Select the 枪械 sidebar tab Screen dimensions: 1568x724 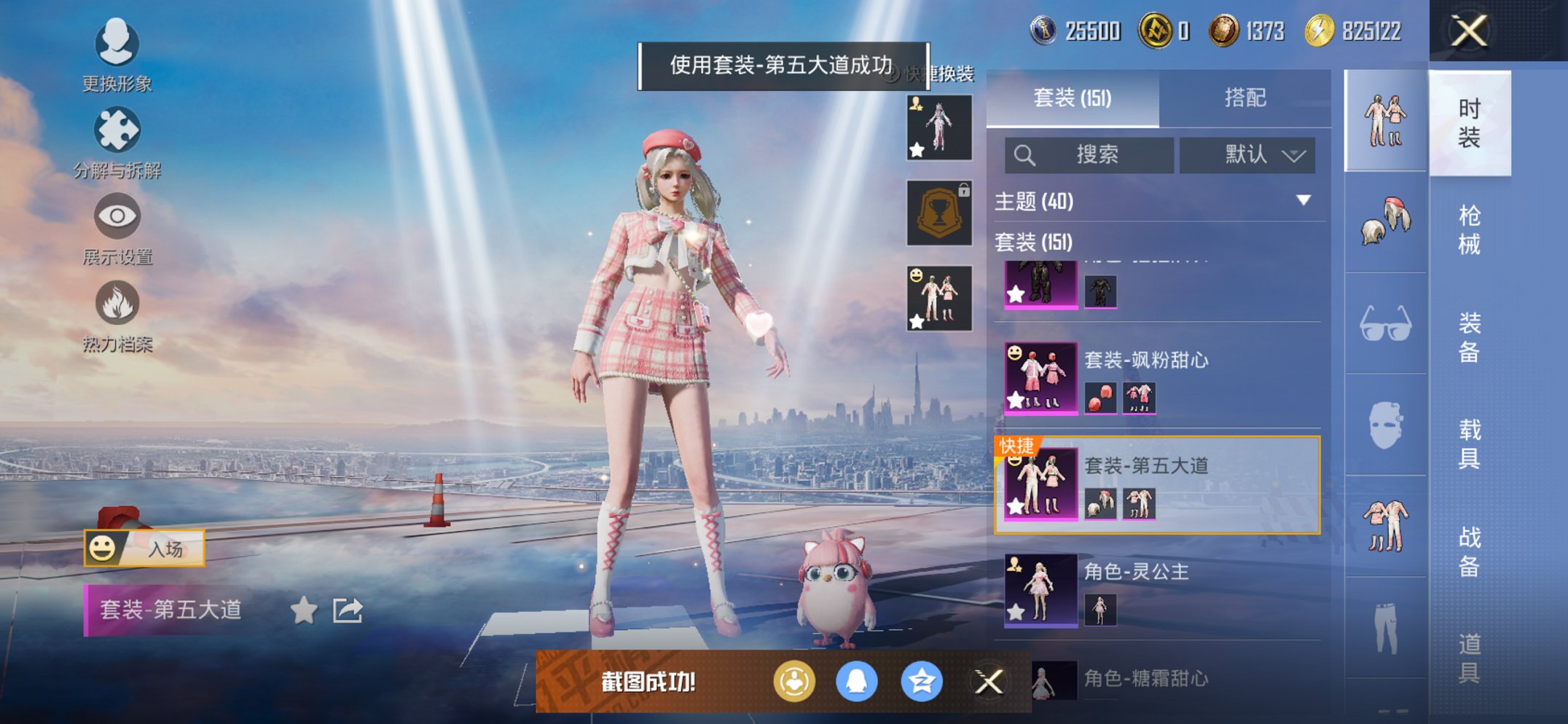[1471, 228]
